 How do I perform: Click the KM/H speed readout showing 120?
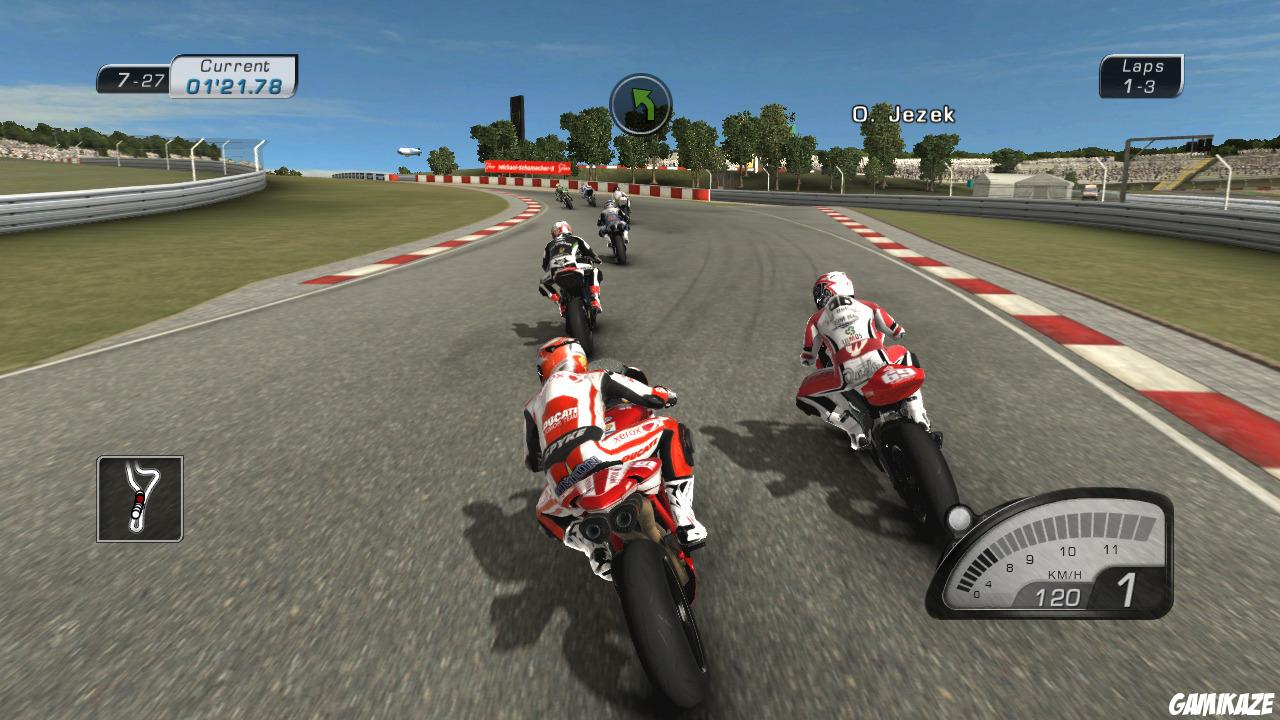click(1059, 595)
